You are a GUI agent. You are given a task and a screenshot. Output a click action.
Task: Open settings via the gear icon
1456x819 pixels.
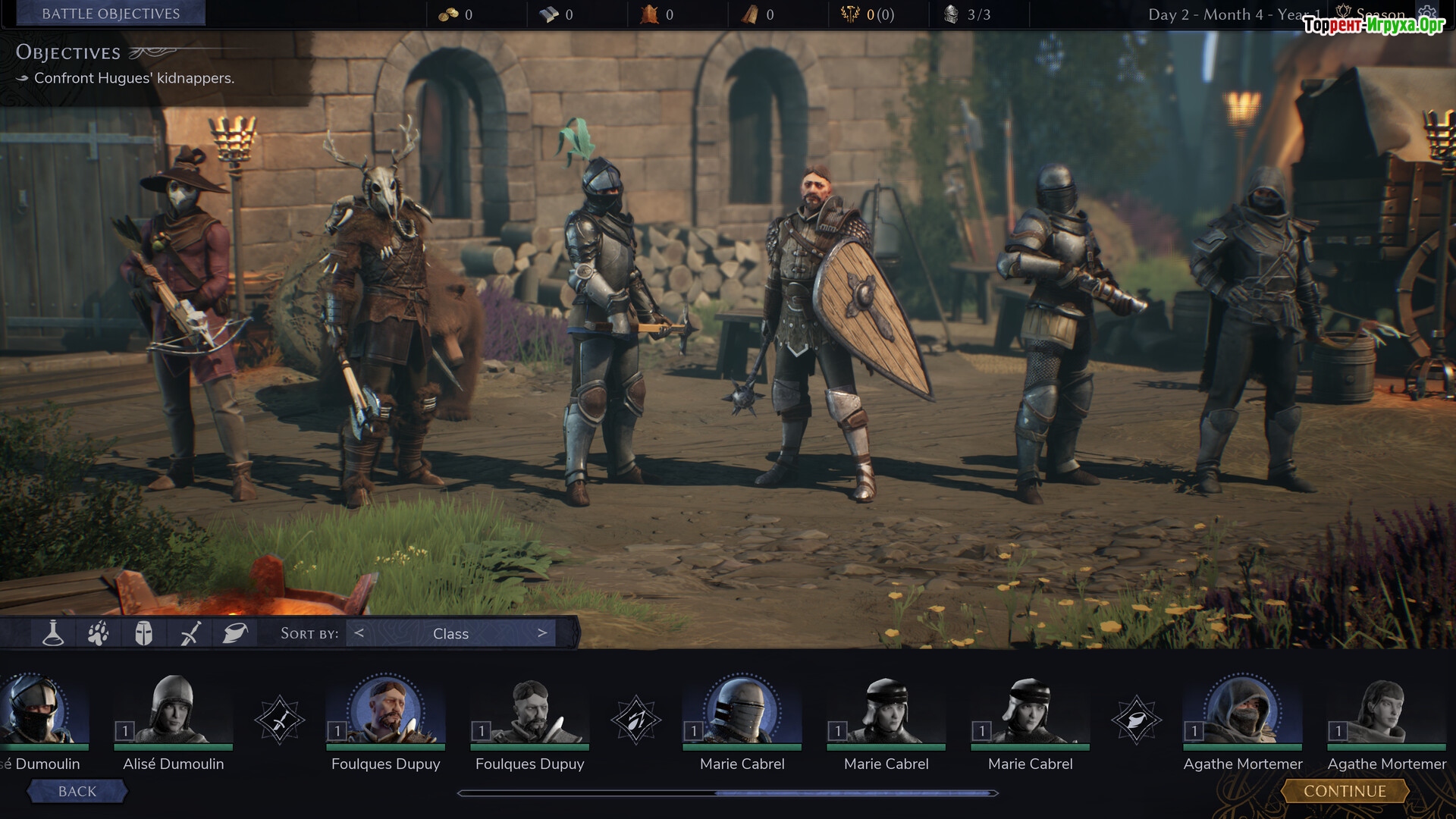point(1427,13)
